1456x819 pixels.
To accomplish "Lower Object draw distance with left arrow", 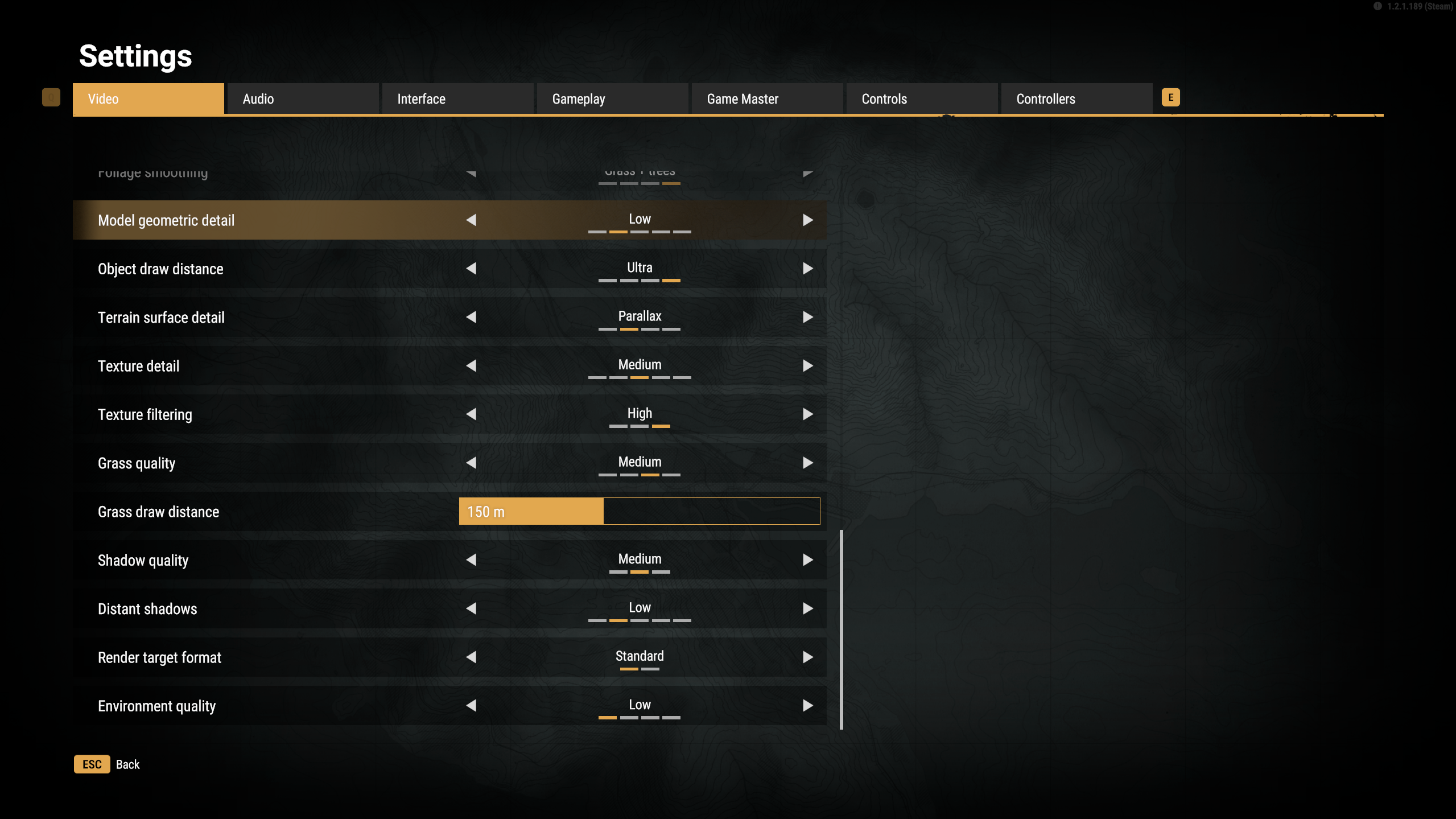I will click(471, 269).
